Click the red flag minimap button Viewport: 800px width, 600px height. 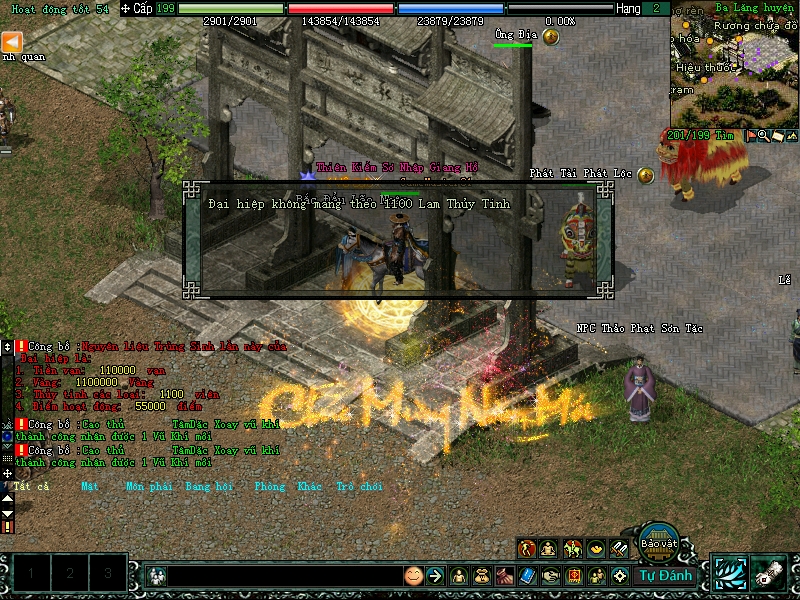(751, 135)
